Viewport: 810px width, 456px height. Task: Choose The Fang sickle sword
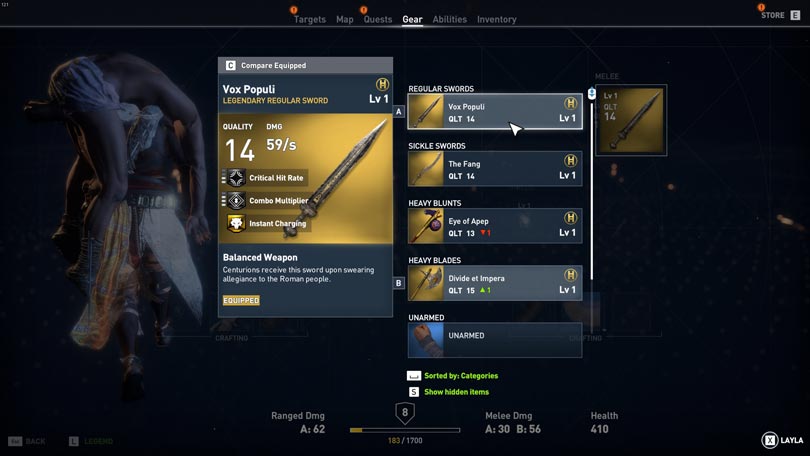[x=494, y=169]
